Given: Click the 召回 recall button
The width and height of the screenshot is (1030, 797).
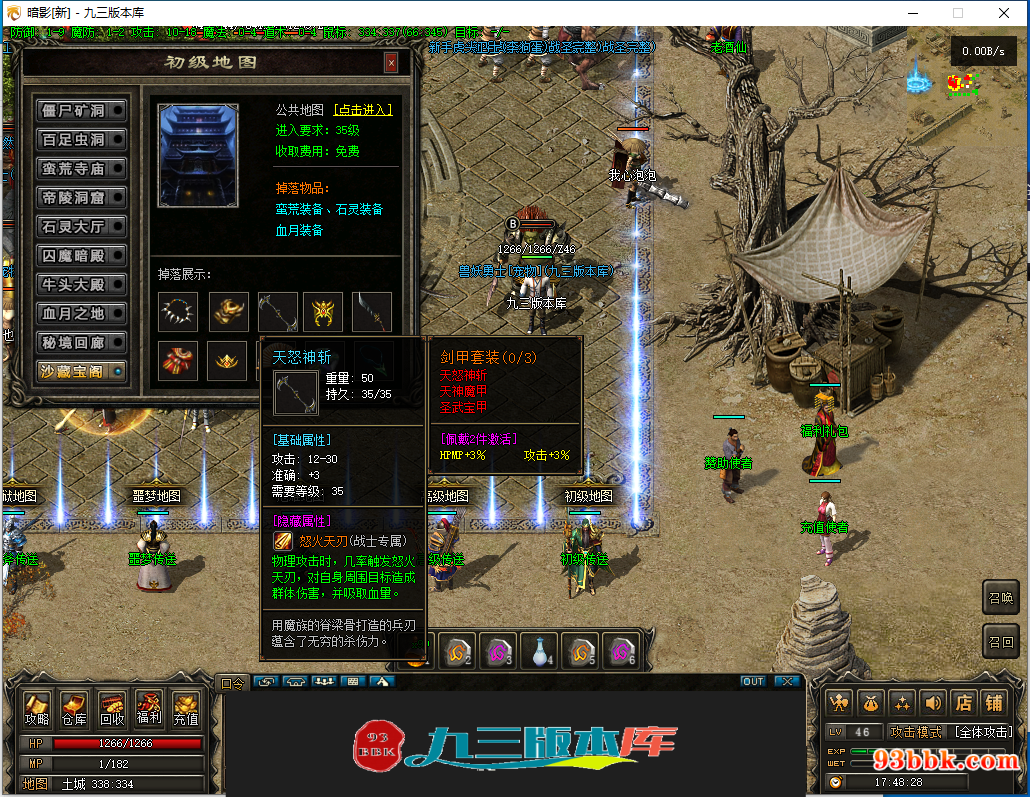Looking at the screenshot, I should (x=1001, y=641).
